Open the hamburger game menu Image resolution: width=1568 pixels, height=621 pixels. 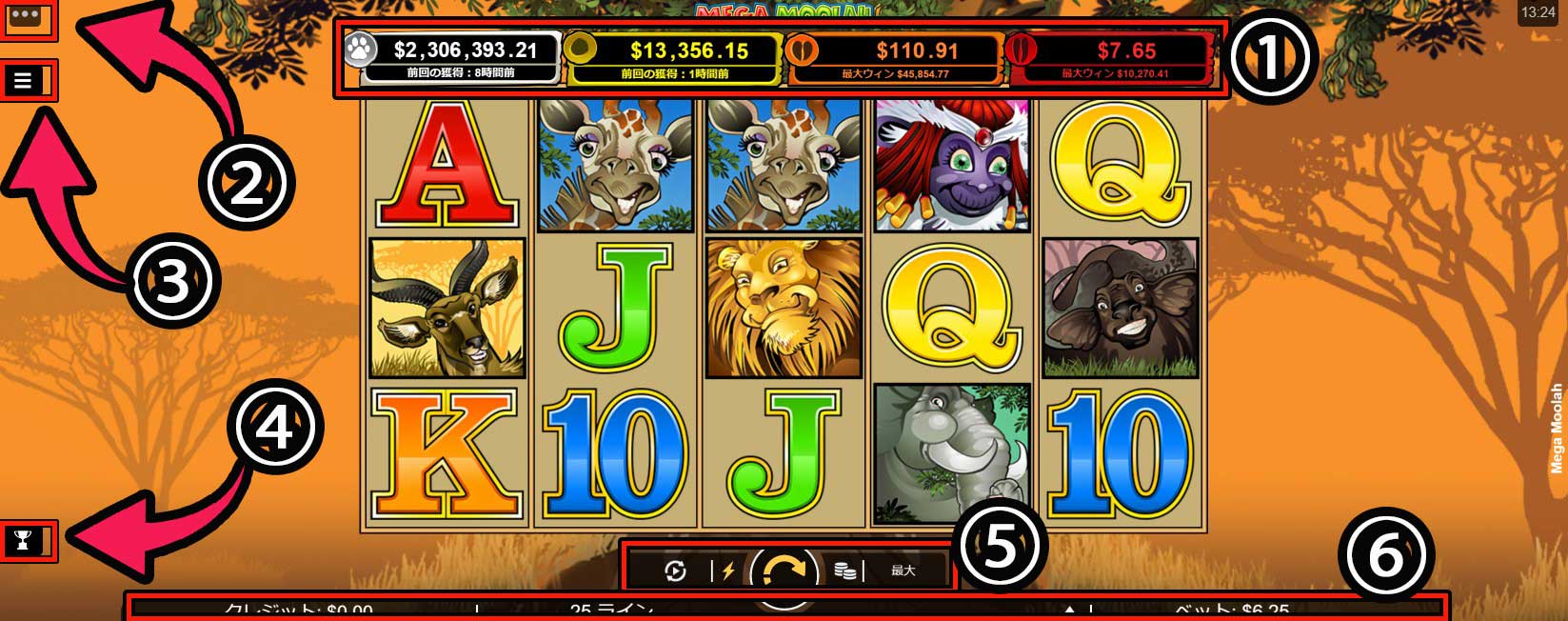point(24,81)
